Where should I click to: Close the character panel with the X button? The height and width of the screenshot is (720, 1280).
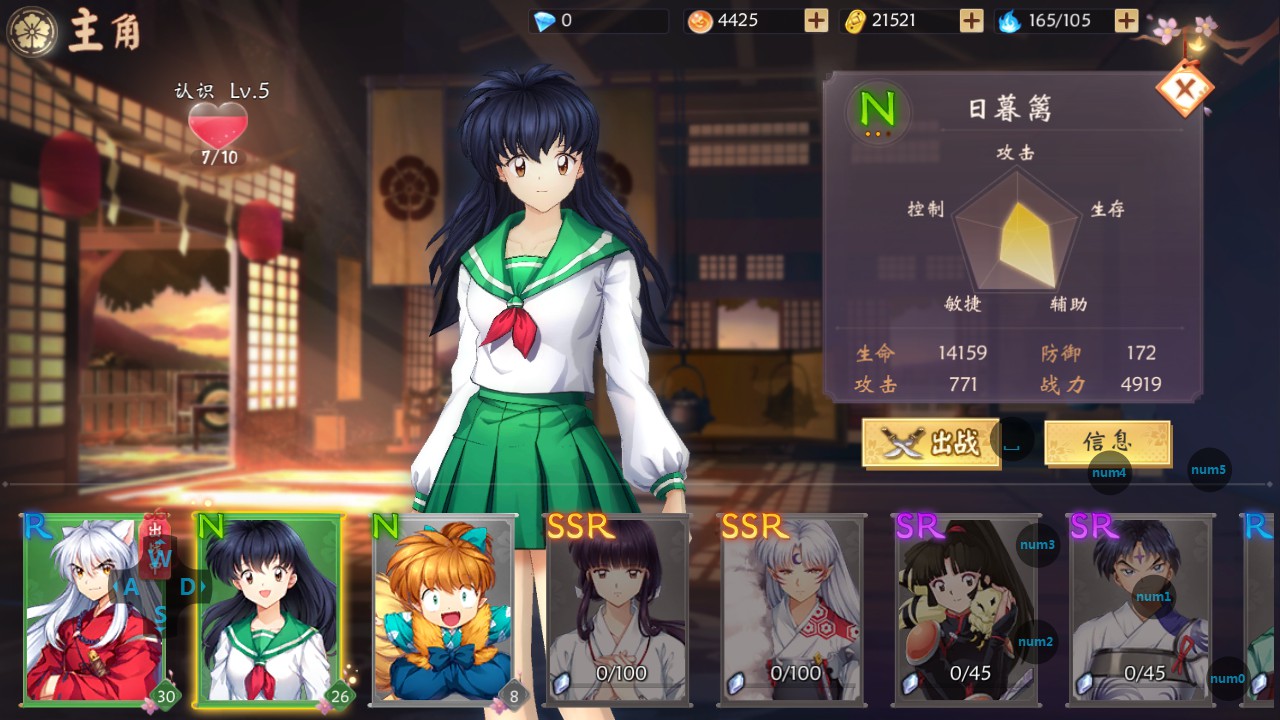pyautogui.click(x=1185, y=89)
